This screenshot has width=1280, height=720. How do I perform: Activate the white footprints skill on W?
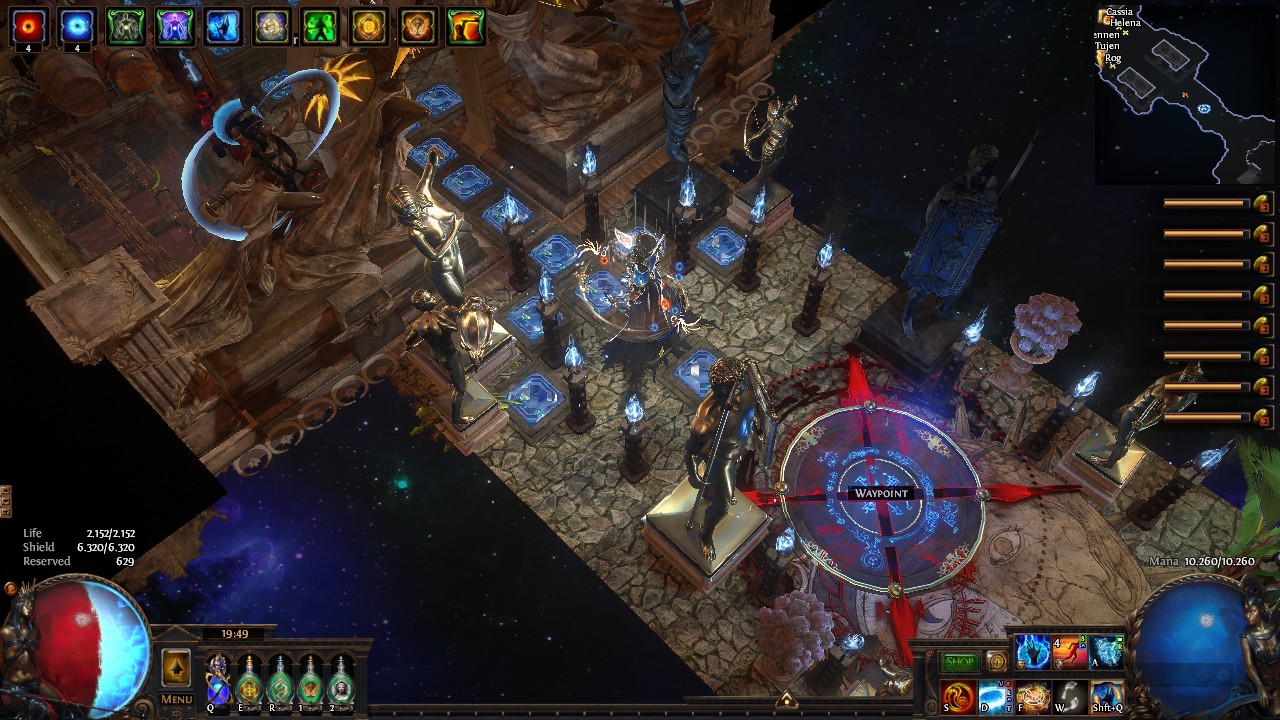[x=1070, y=696]
